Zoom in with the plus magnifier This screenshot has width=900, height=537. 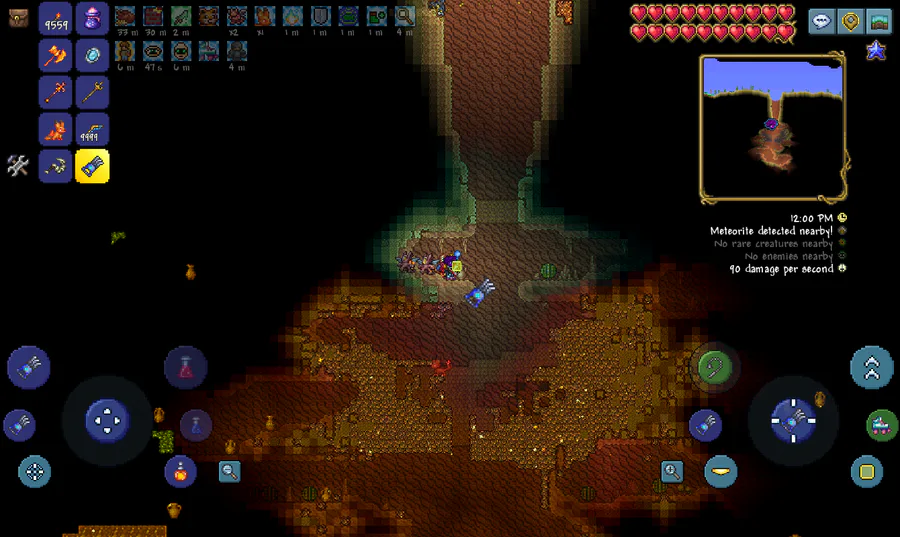point(672,470)
